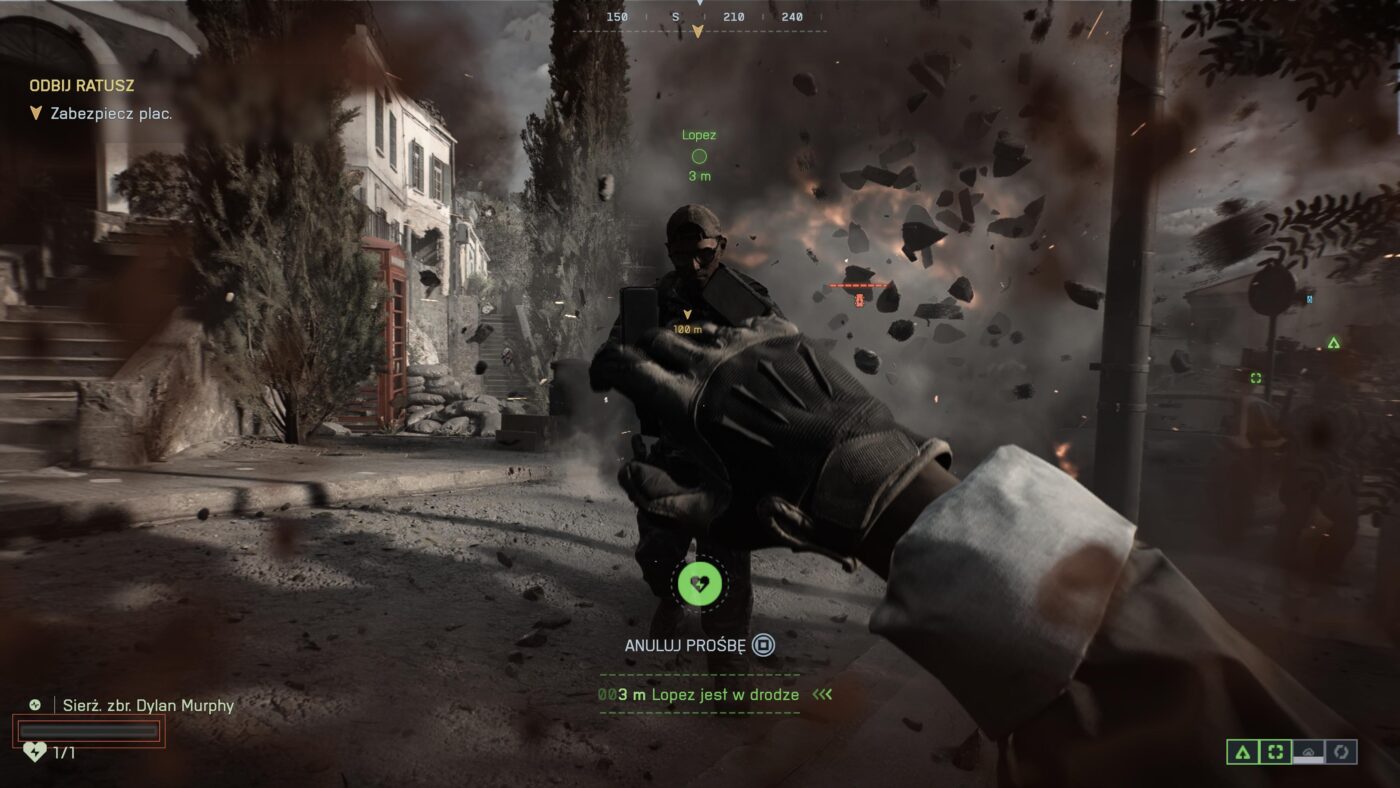Screen dimensions: 1400x788
Task: Click the compass bar heading strip
Action: [700, 17]
